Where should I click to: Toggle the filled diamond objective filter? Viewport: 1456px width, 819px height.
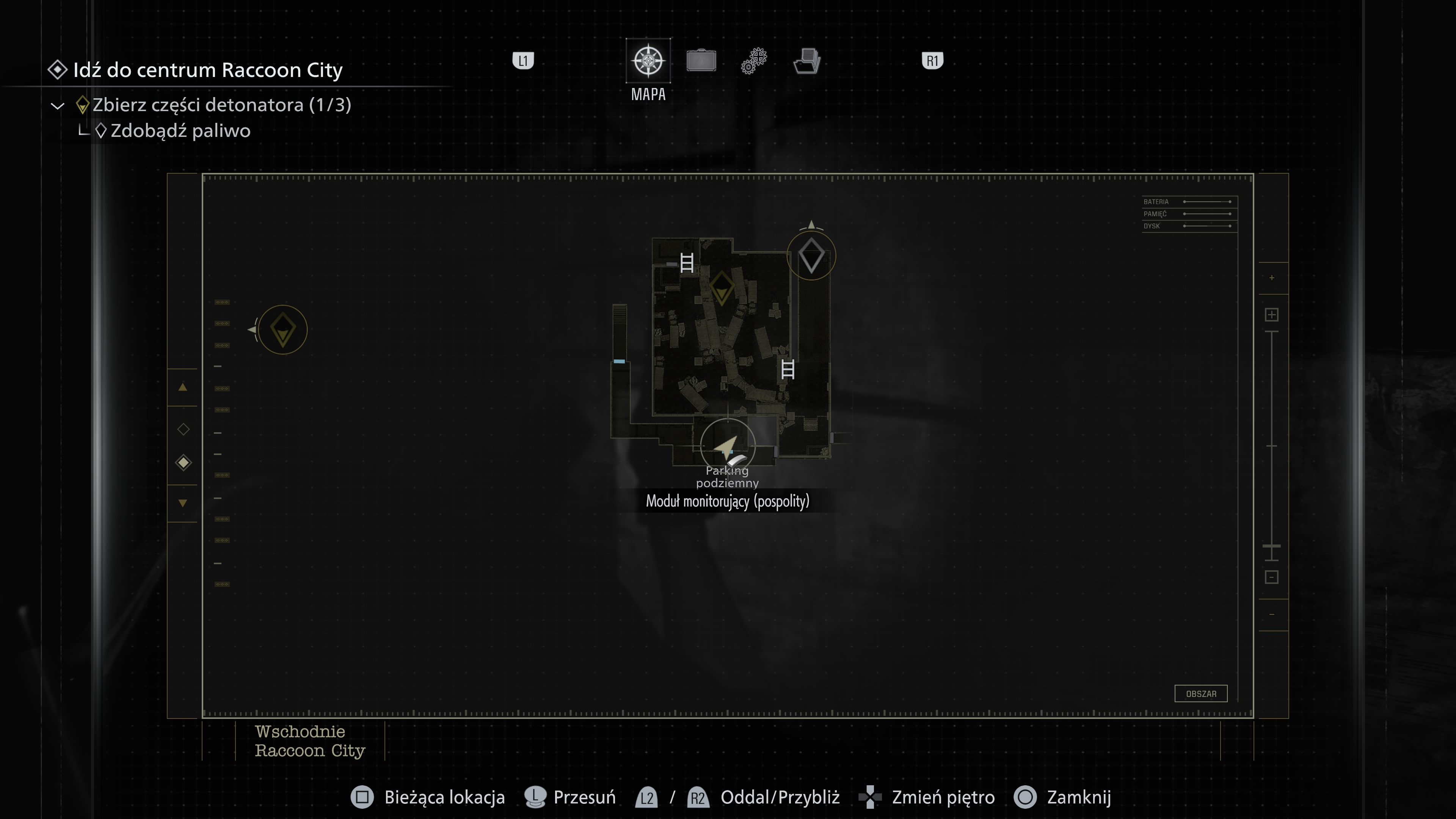[182, 462]
